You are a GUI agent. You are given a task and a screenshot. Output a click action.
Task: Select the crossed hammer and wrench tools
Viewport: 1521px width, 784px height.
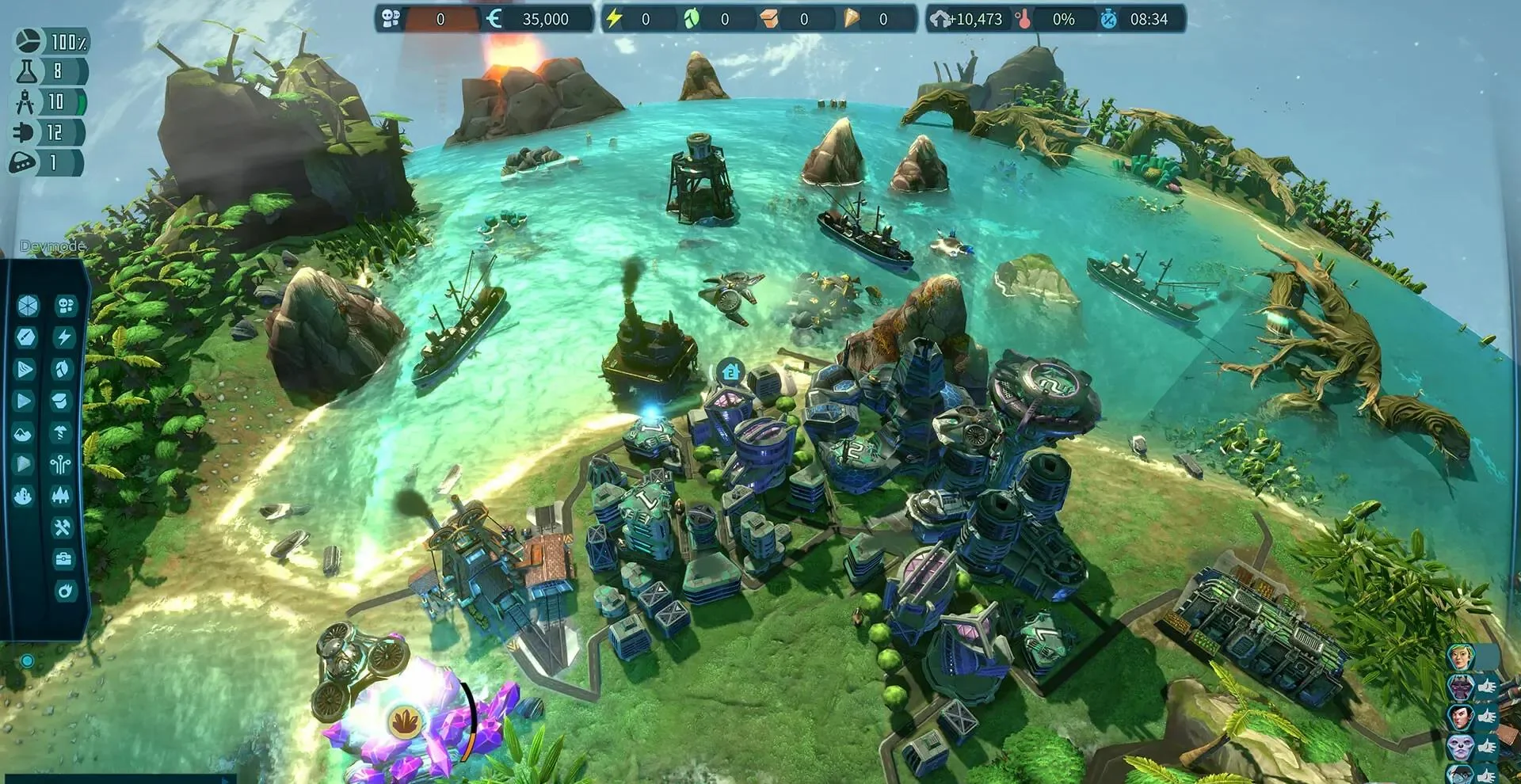click(x=63, y=527)
